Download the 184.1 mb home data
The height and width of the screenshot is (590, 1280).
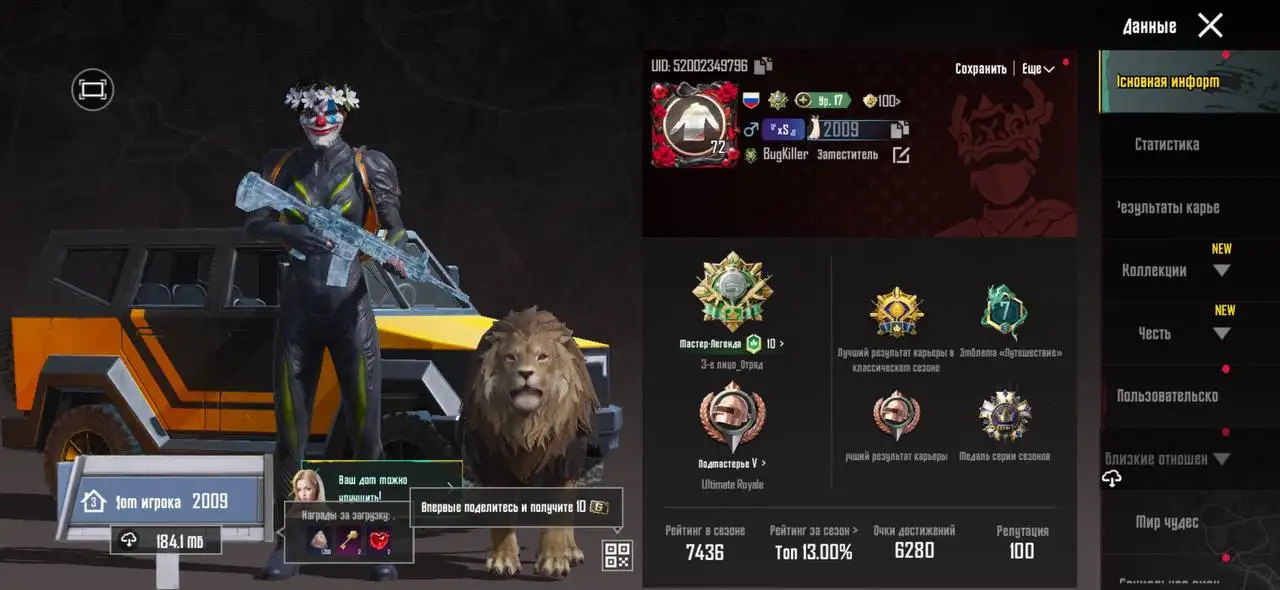coord(165,541)
